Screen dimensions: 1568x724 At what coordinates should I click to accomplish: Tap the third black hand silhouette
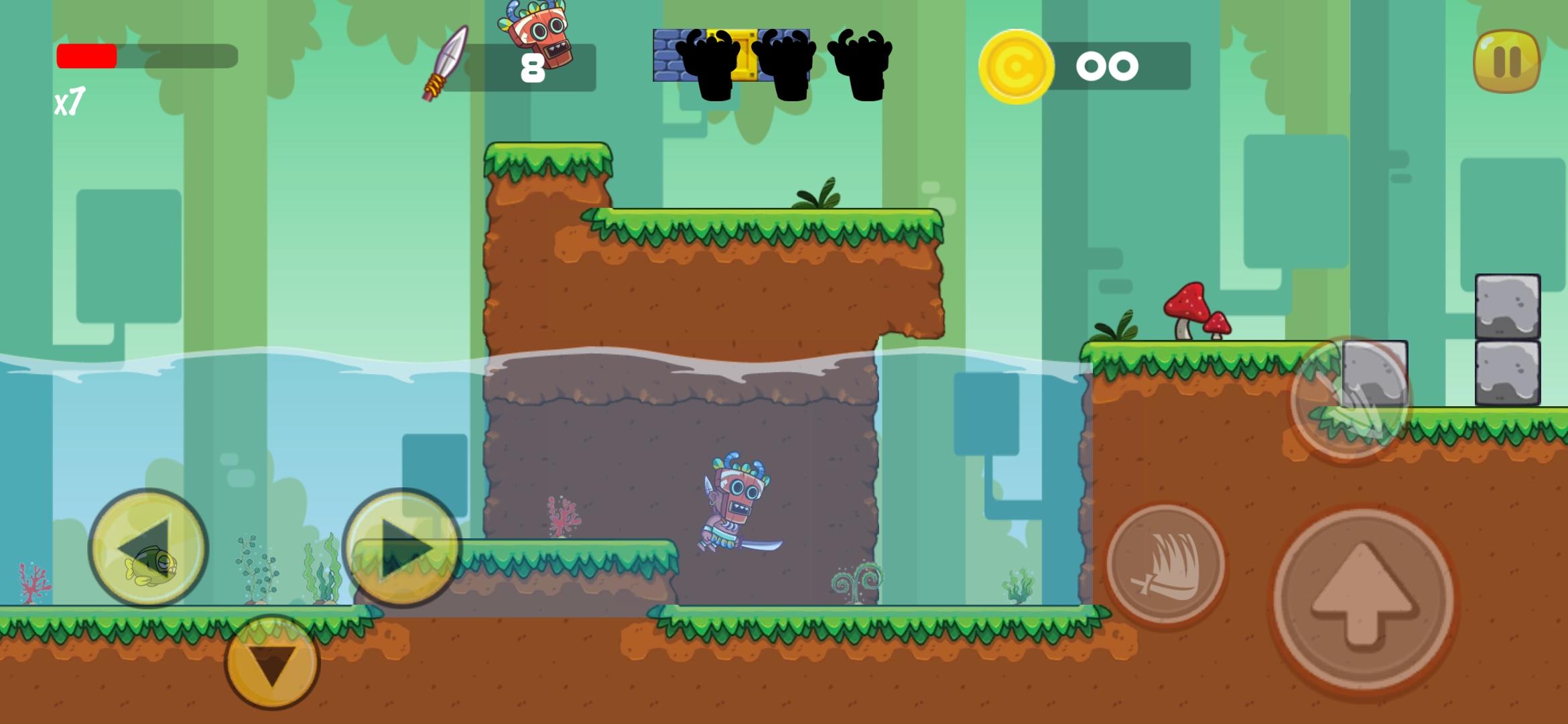[x=861, y=64]
